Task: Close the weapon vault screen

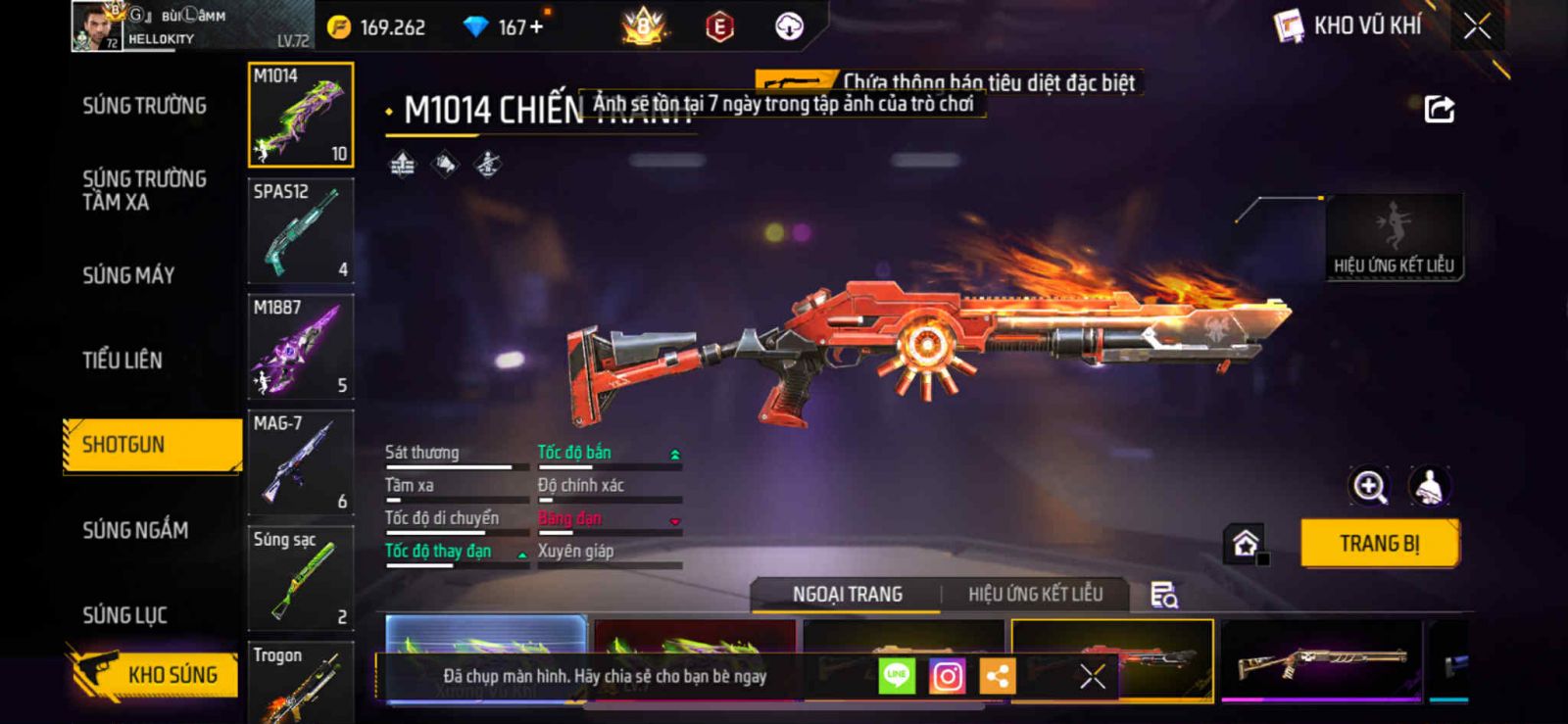Action: click(x=1477, y=26)
